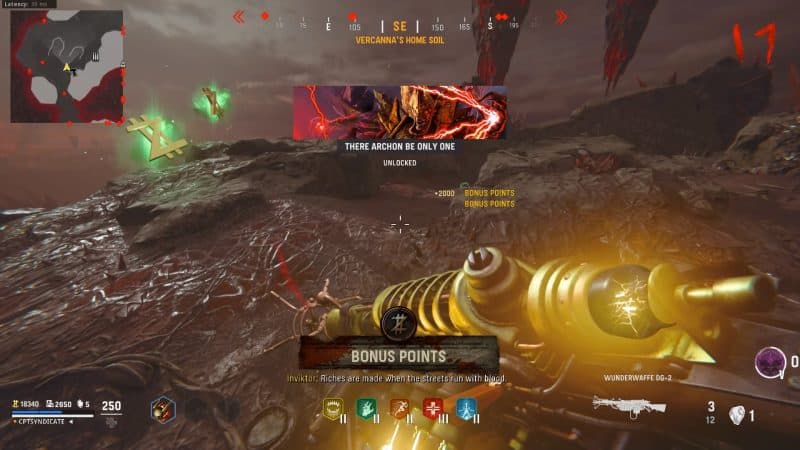Select the yellow fanged-mouth perk icon
Viewport: 800px width, 450px height.
[x=333, y=408]
